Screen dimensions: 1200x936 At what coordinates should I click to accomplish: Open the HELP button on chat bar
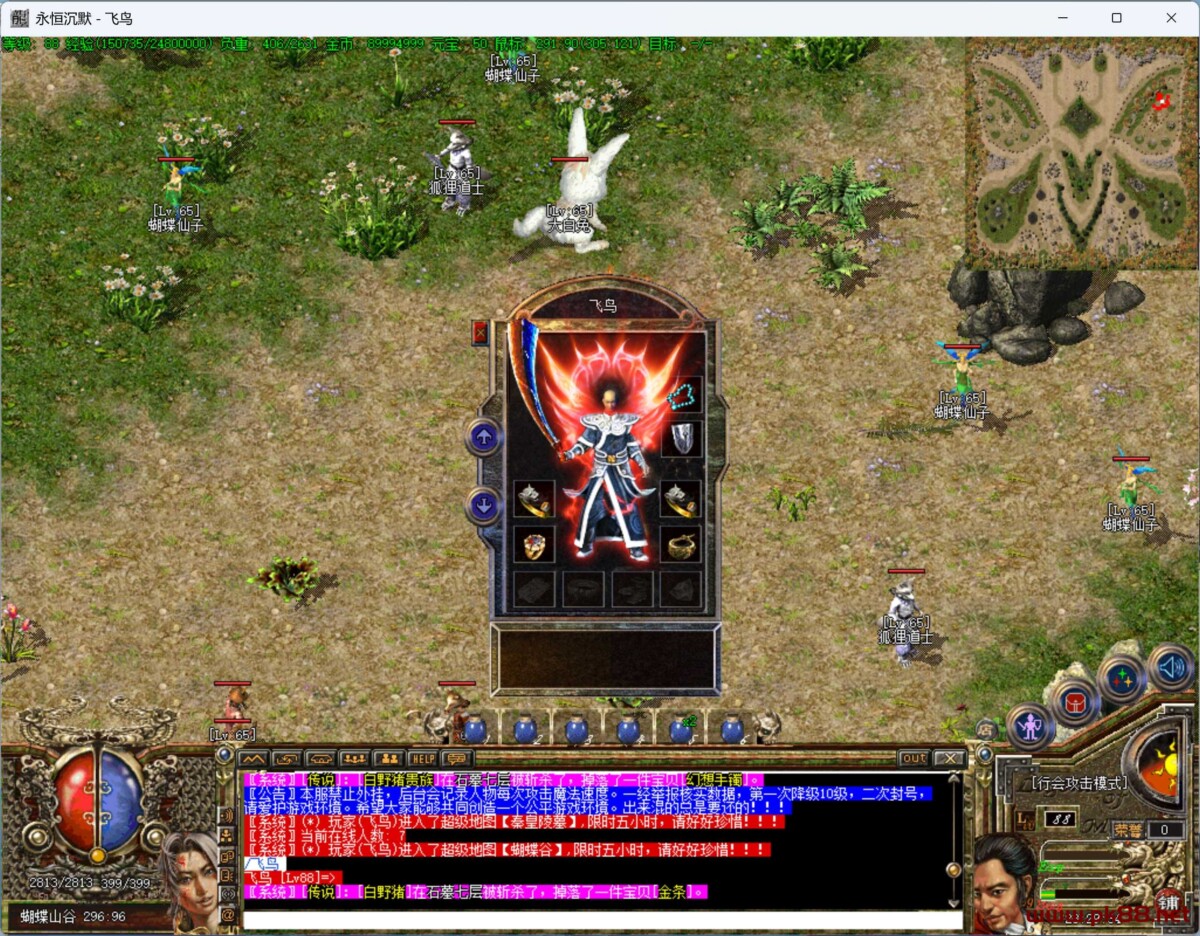tap(422, 758)
